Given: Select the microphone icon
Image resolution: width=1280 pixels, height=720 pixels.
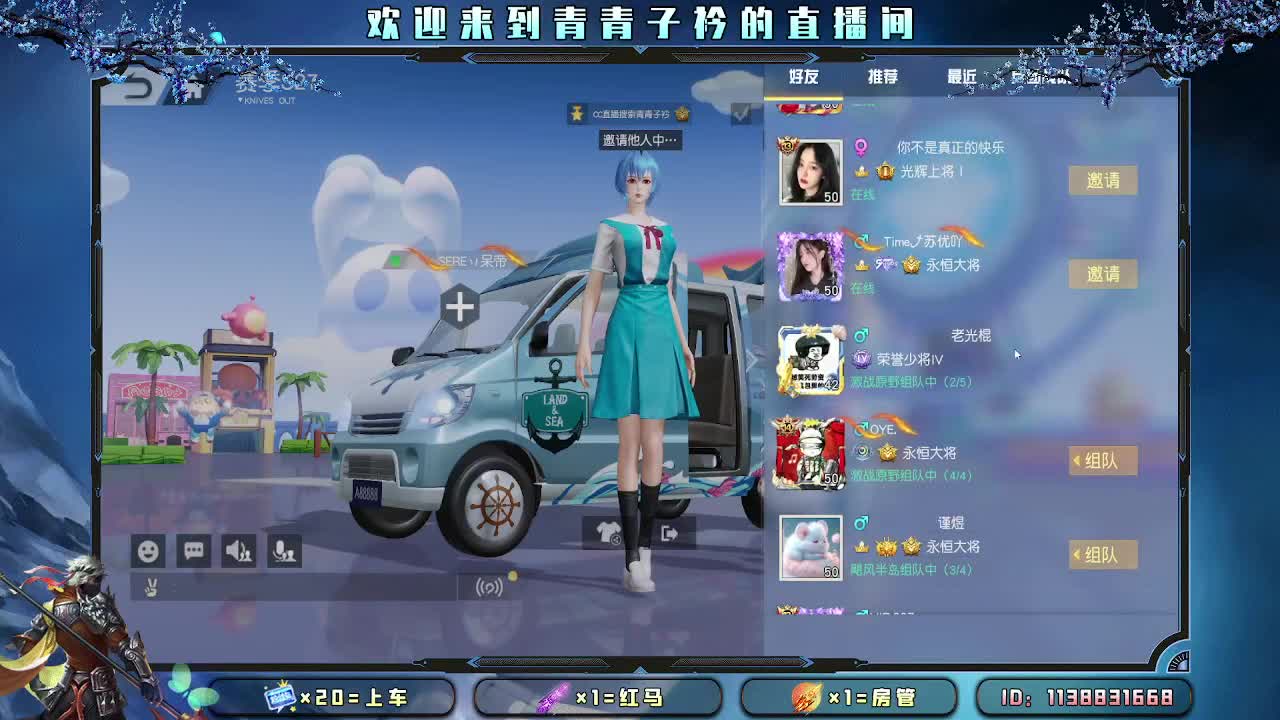Looking at the screenshot, I should pos(283,551).
